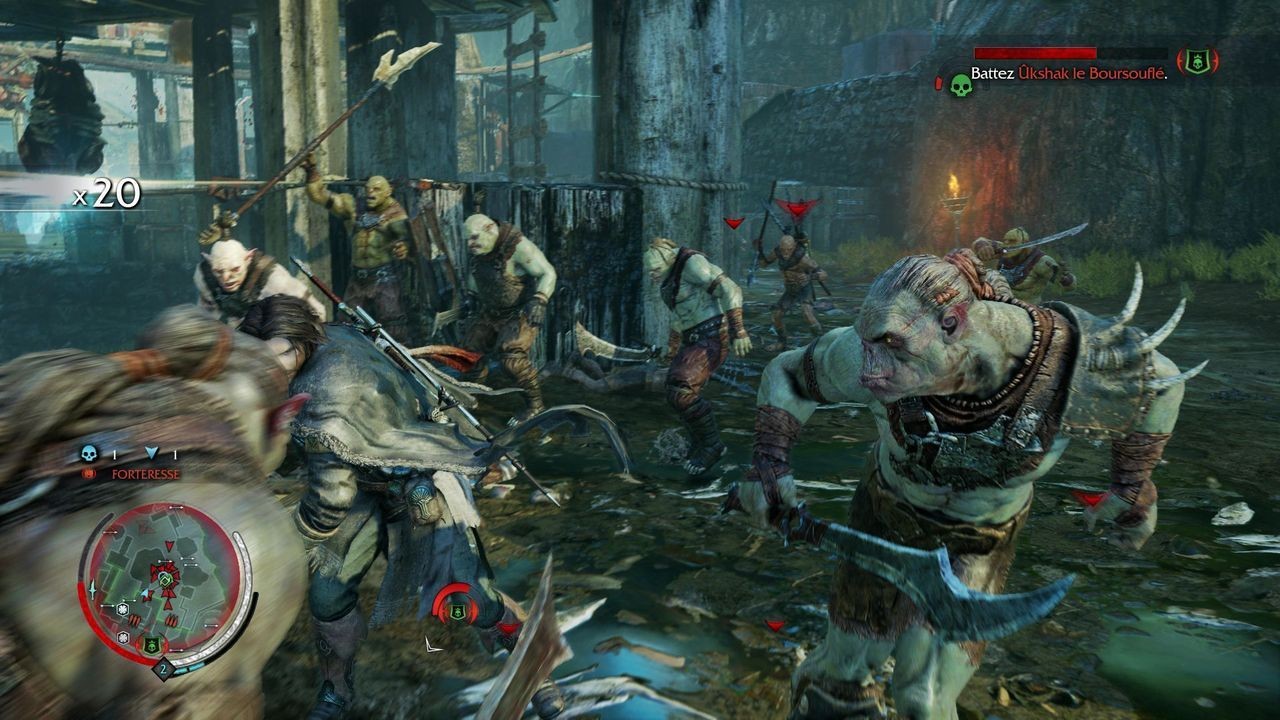Screen dimensions: 1280x720
Task: Click the Battez objective text
Action: [994, 74]
